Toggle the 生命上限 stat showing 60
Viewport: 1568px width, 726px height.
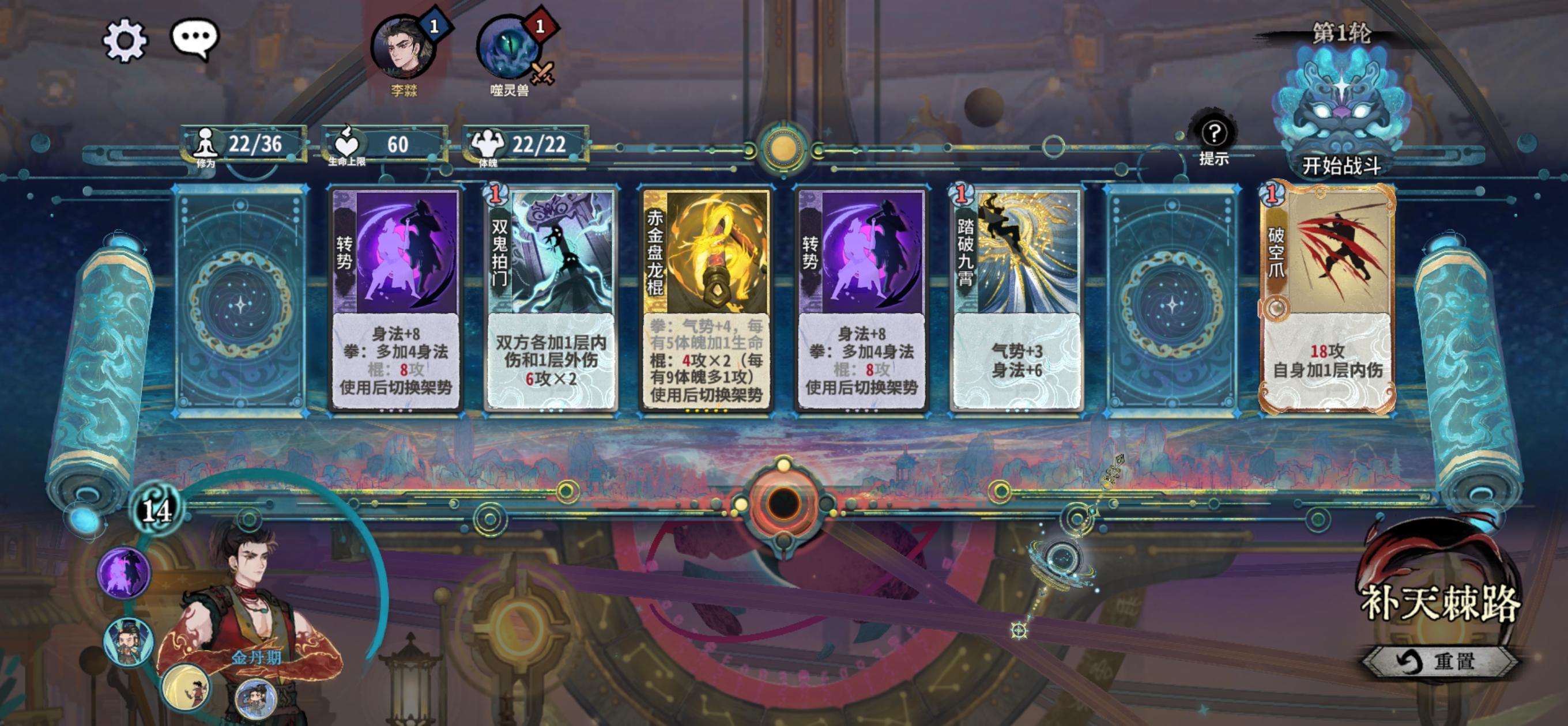[x=372, y=145]
